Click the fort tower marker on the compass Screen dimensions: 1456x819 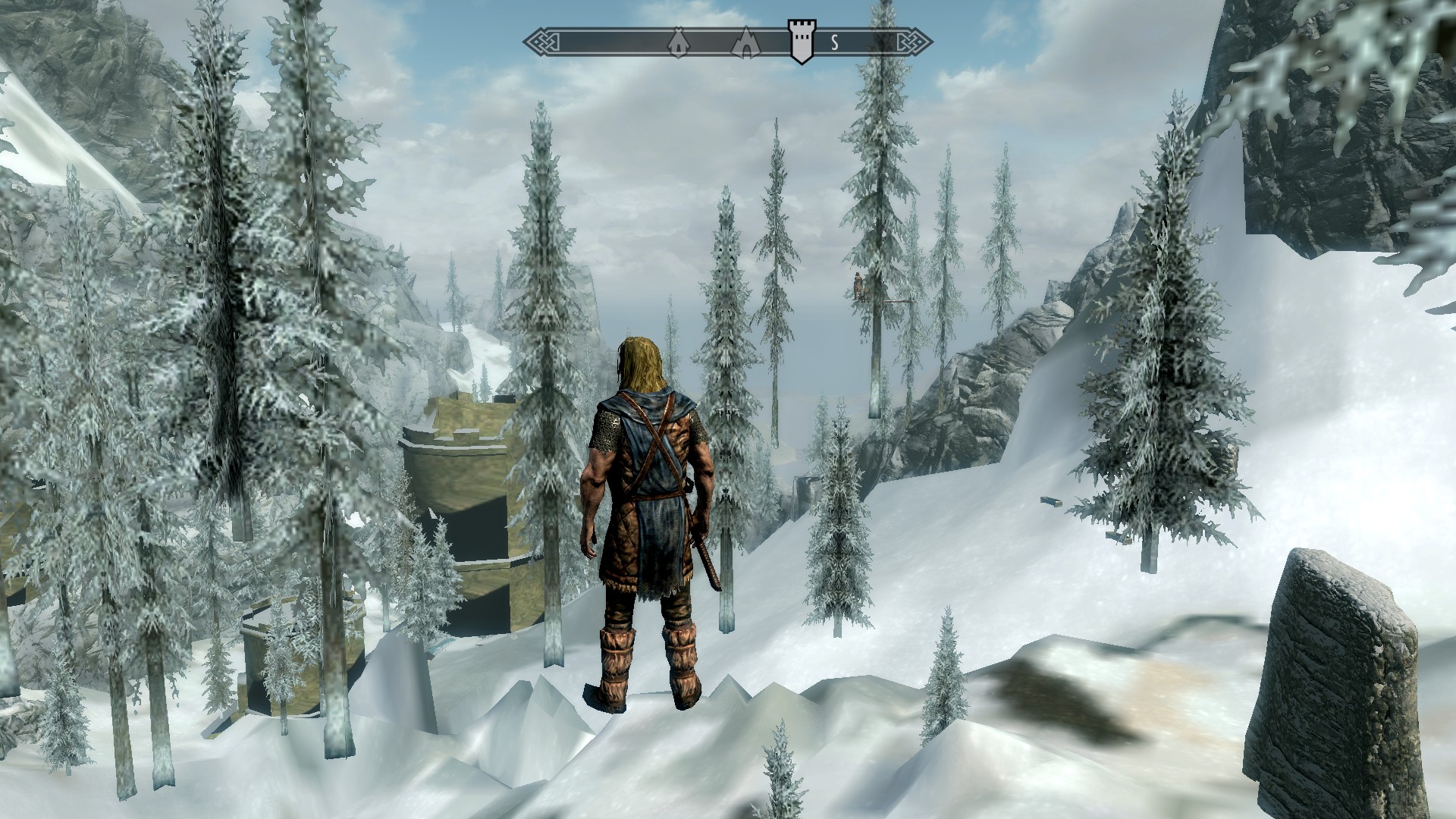(x=801, y=41)
